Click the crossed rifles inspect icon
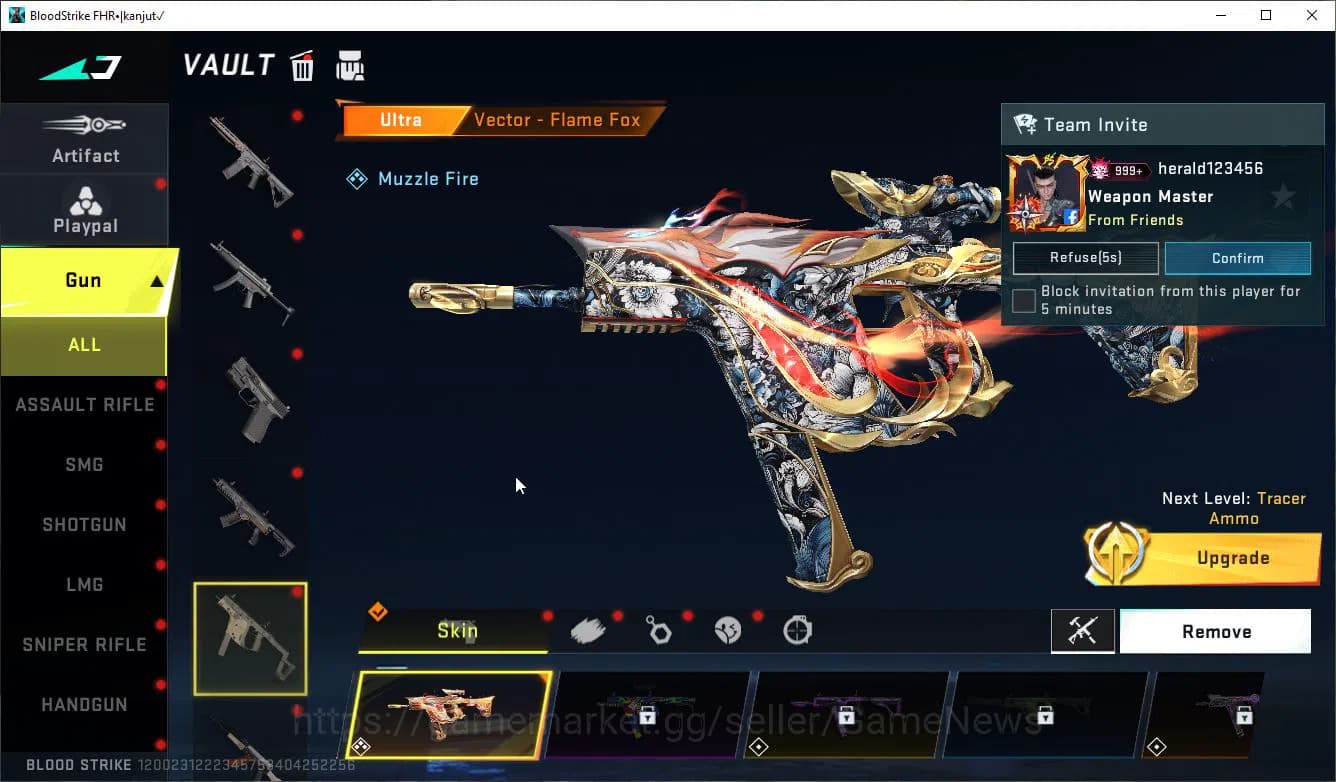Image resolution: width=1336 pixels, height=782 pixels. point(1083,631)
